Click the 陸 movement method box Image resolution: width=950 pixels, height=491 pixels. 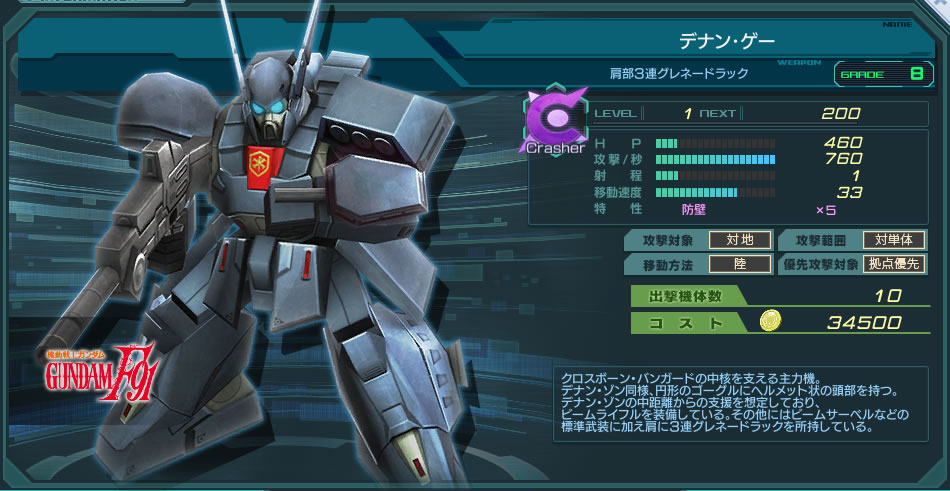(740, 264)
